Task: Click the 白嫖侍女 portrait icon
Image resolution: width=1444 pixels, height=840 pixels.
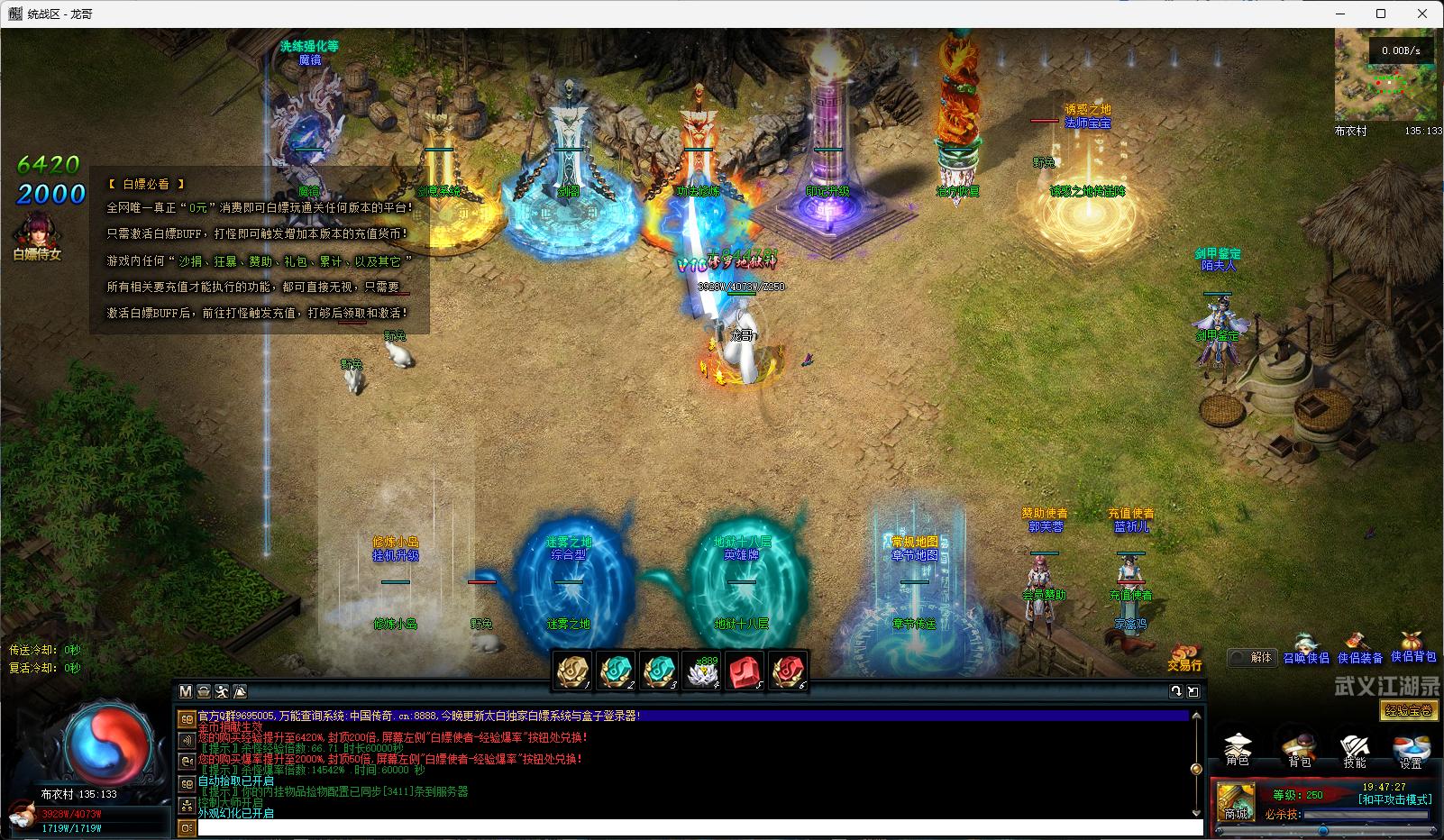Action: (x=37, y=233)
